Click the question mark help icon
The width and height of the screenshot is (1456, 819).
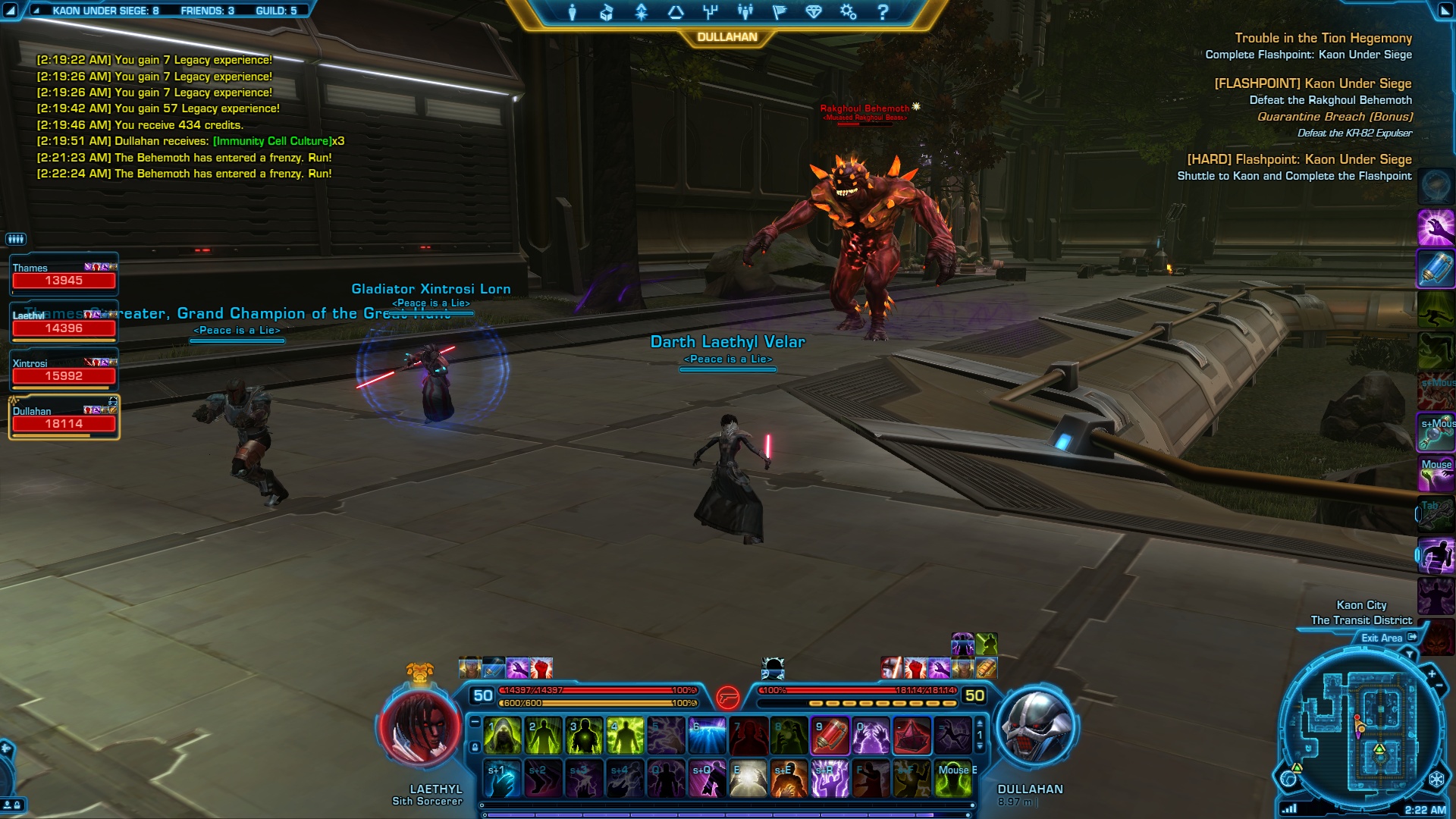(x=883, y=12)
